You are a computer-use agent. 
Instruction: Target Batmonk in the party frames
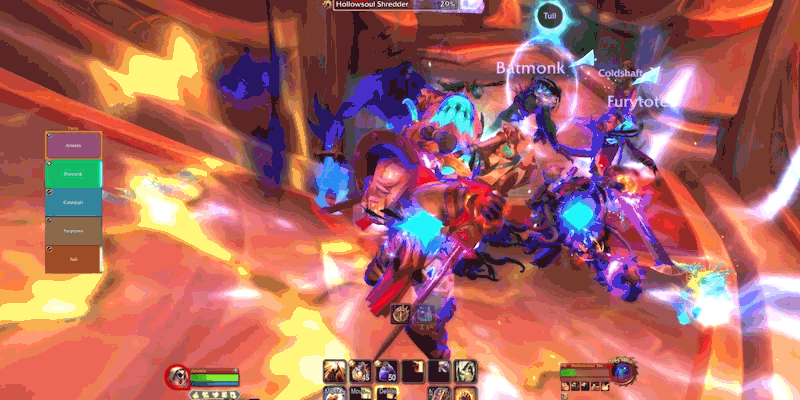point(72,173)
